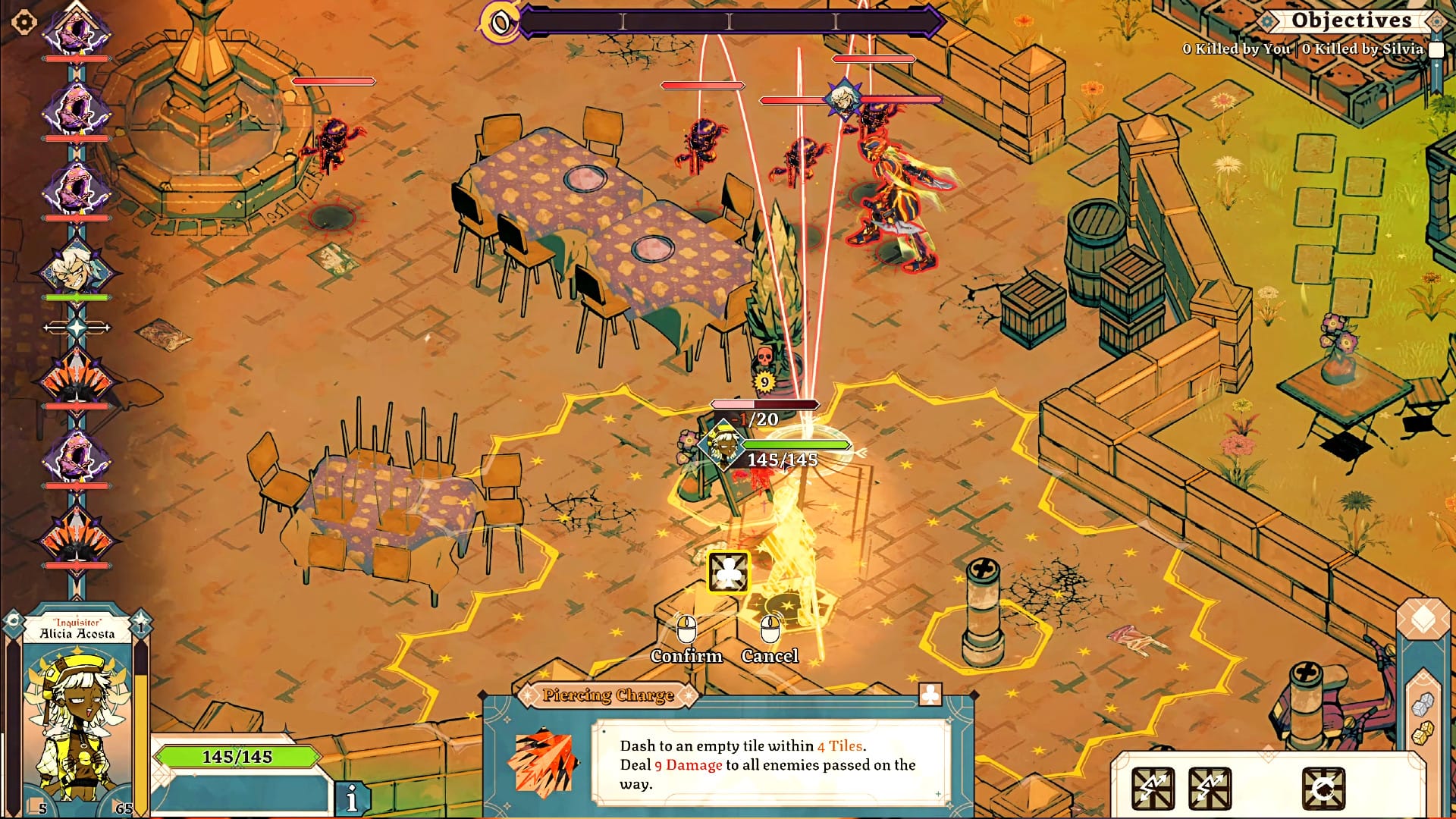Click the white diamond button above the dice
The height and width of the screenshot is (819, 1456).
[1423, 619]
